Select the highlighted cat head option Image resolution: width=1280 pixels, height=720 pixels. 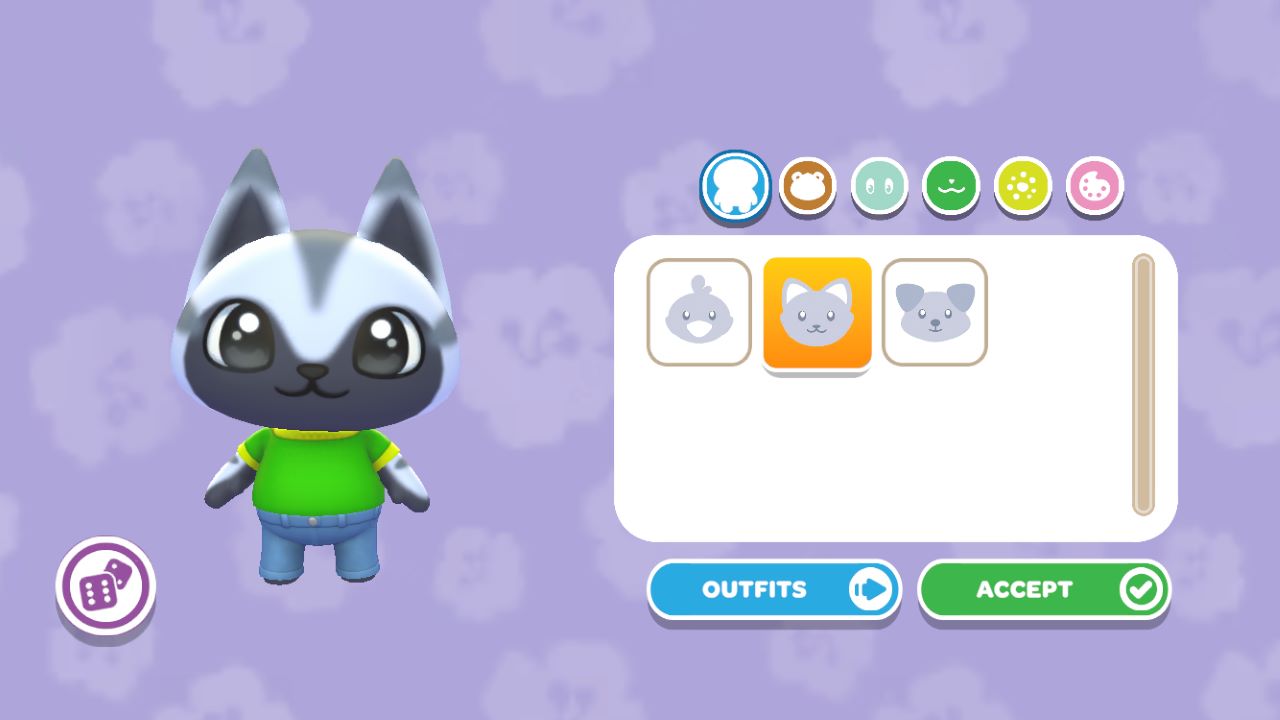[x=816, y=311]
